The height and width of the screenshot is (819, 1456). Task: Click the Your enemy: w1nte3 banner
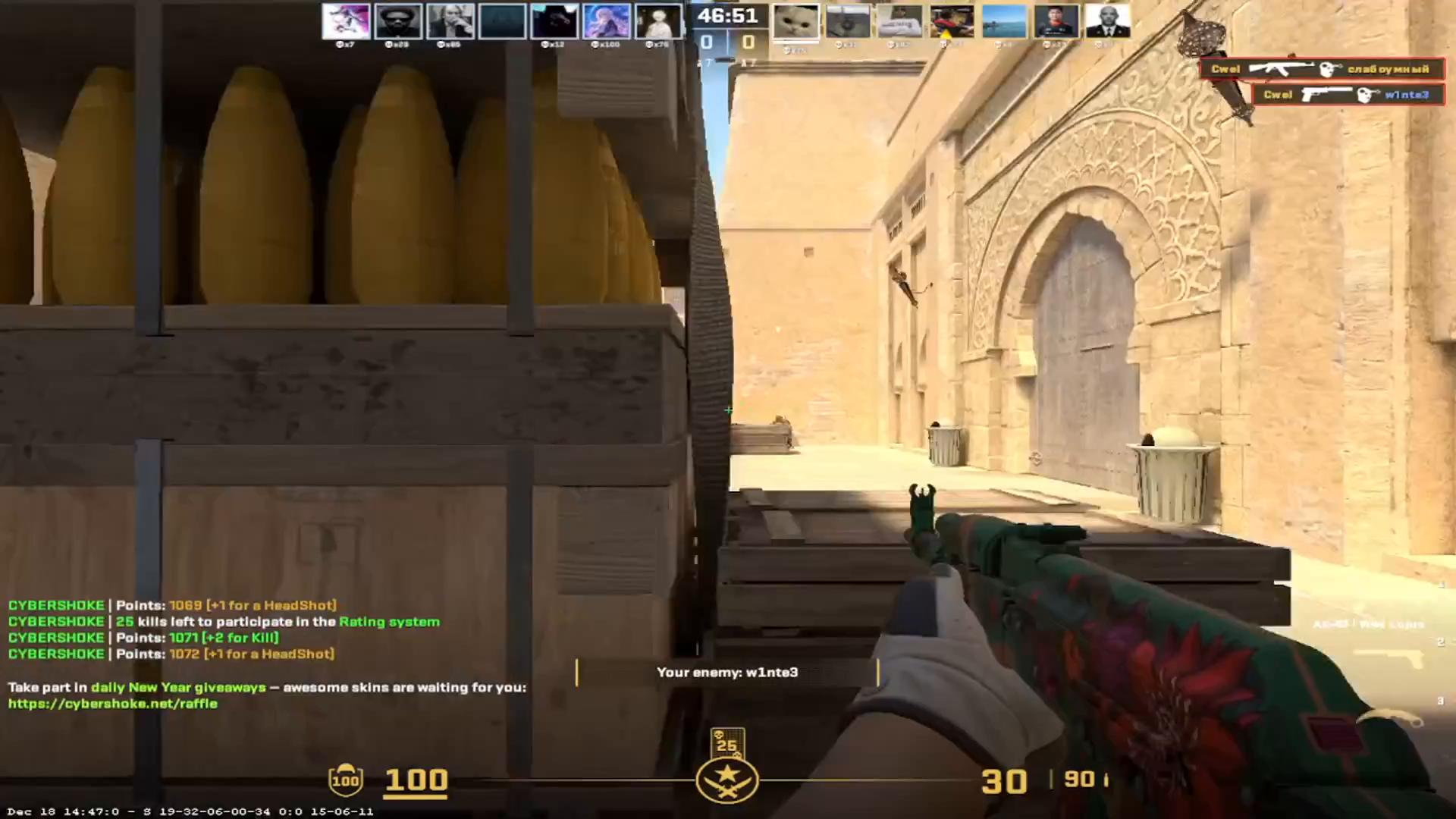pyautogui.click(x=726, y=672)
